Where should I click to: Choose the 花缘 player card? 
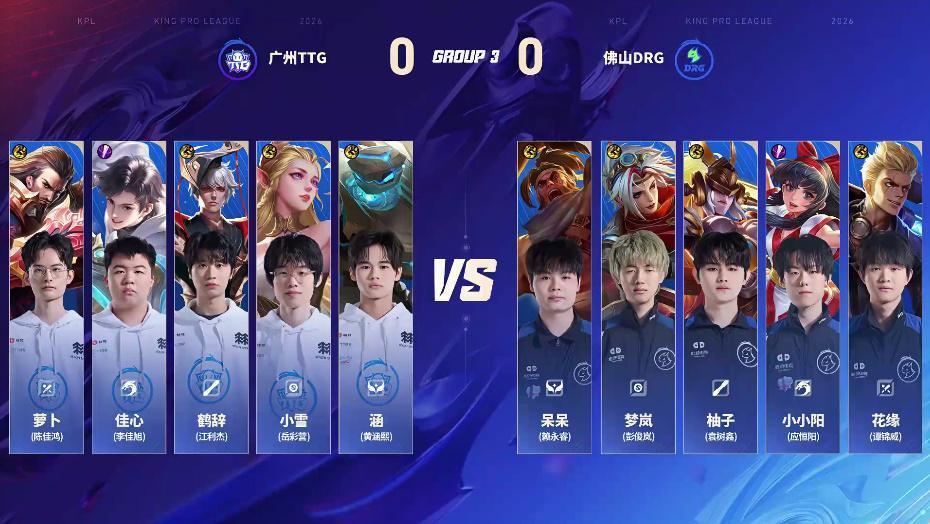(x=885, y=295)
